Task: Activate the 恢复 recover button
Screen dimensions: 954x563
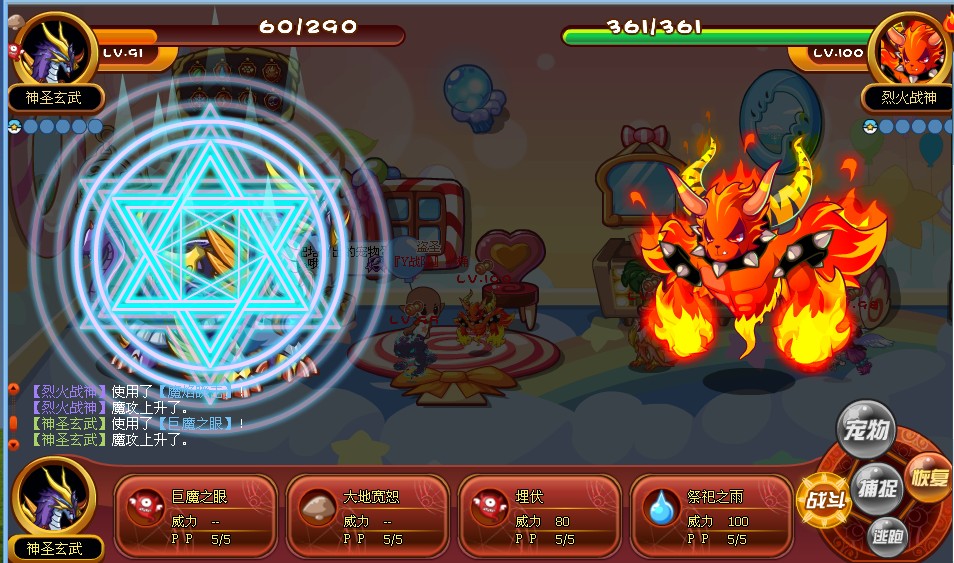Action: click(x=928, y=476)
